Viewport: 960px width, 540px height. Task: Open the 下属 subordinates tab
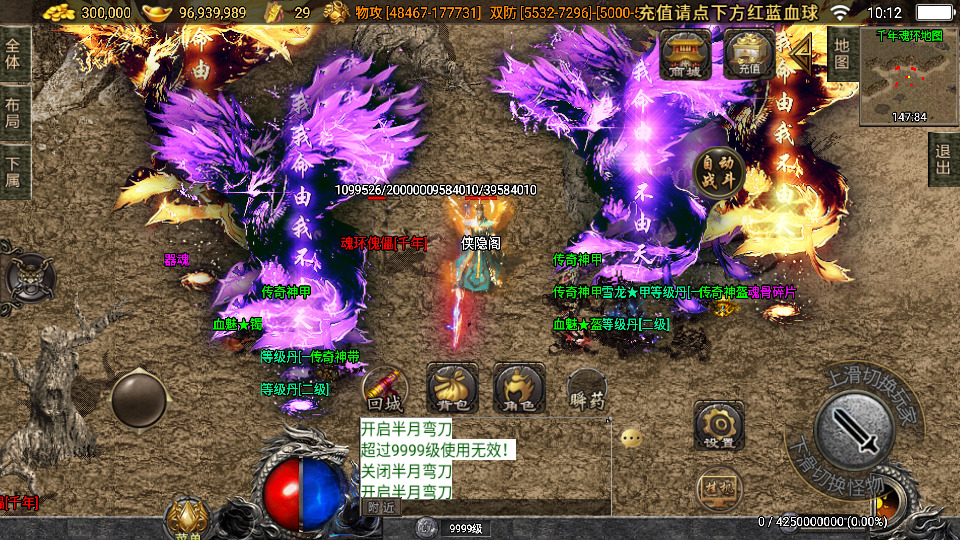click(x=14, y=172)
